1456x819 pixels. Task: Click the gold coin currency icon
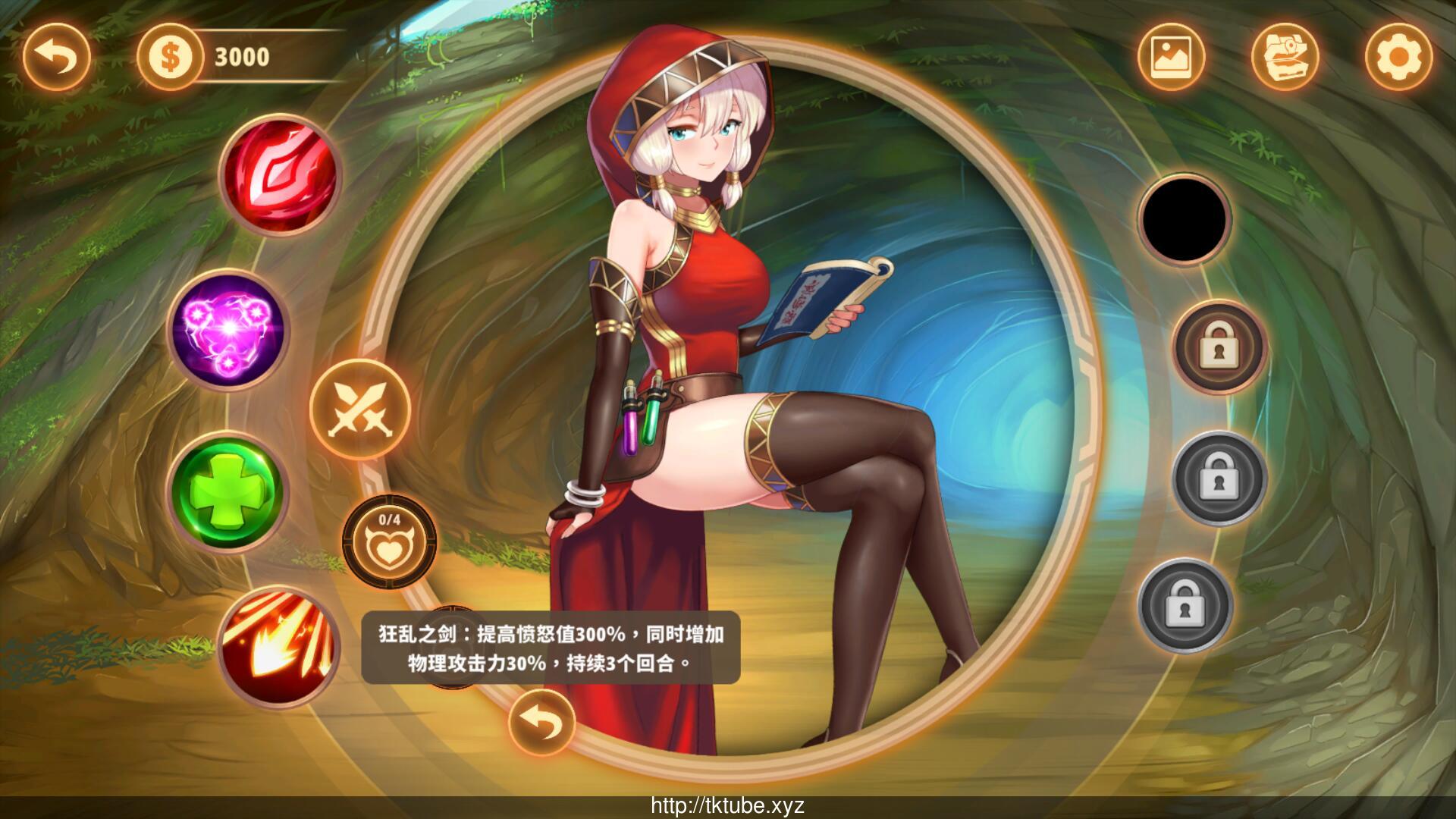coord(171,57)
